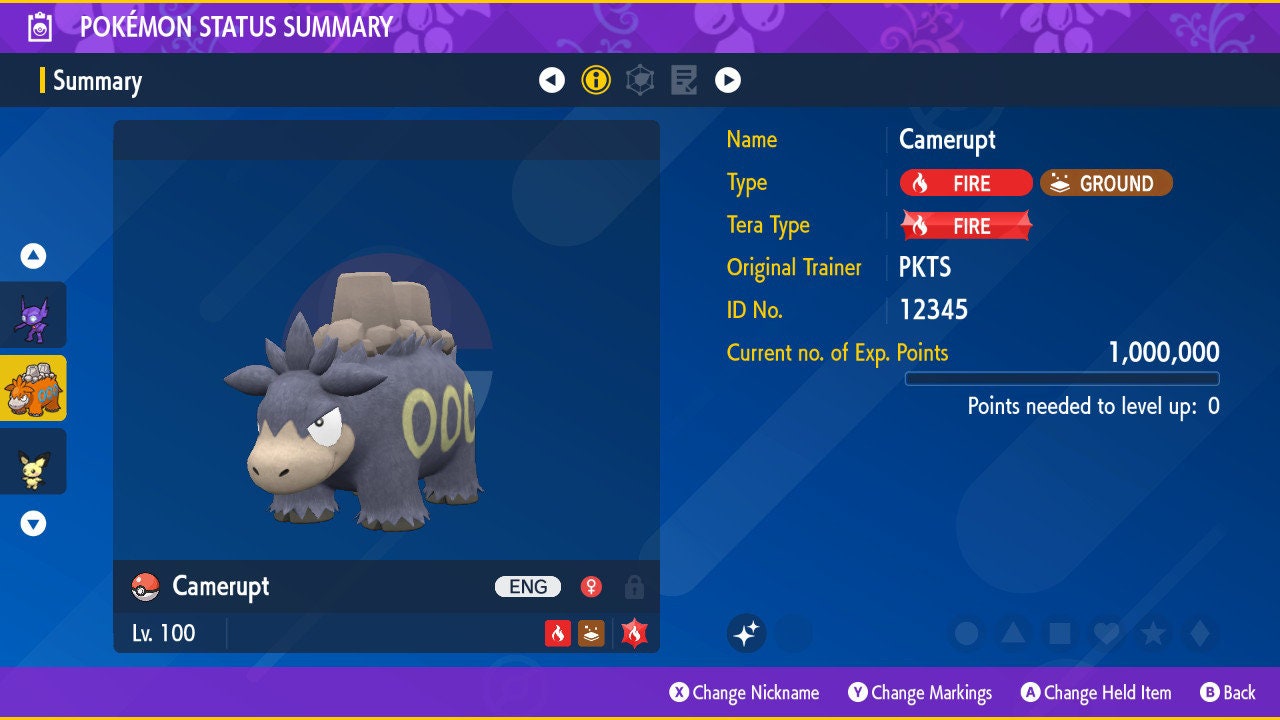Toggle the heart marking
Viewport: 1280px width, 720px height.
pos(1106,634)
